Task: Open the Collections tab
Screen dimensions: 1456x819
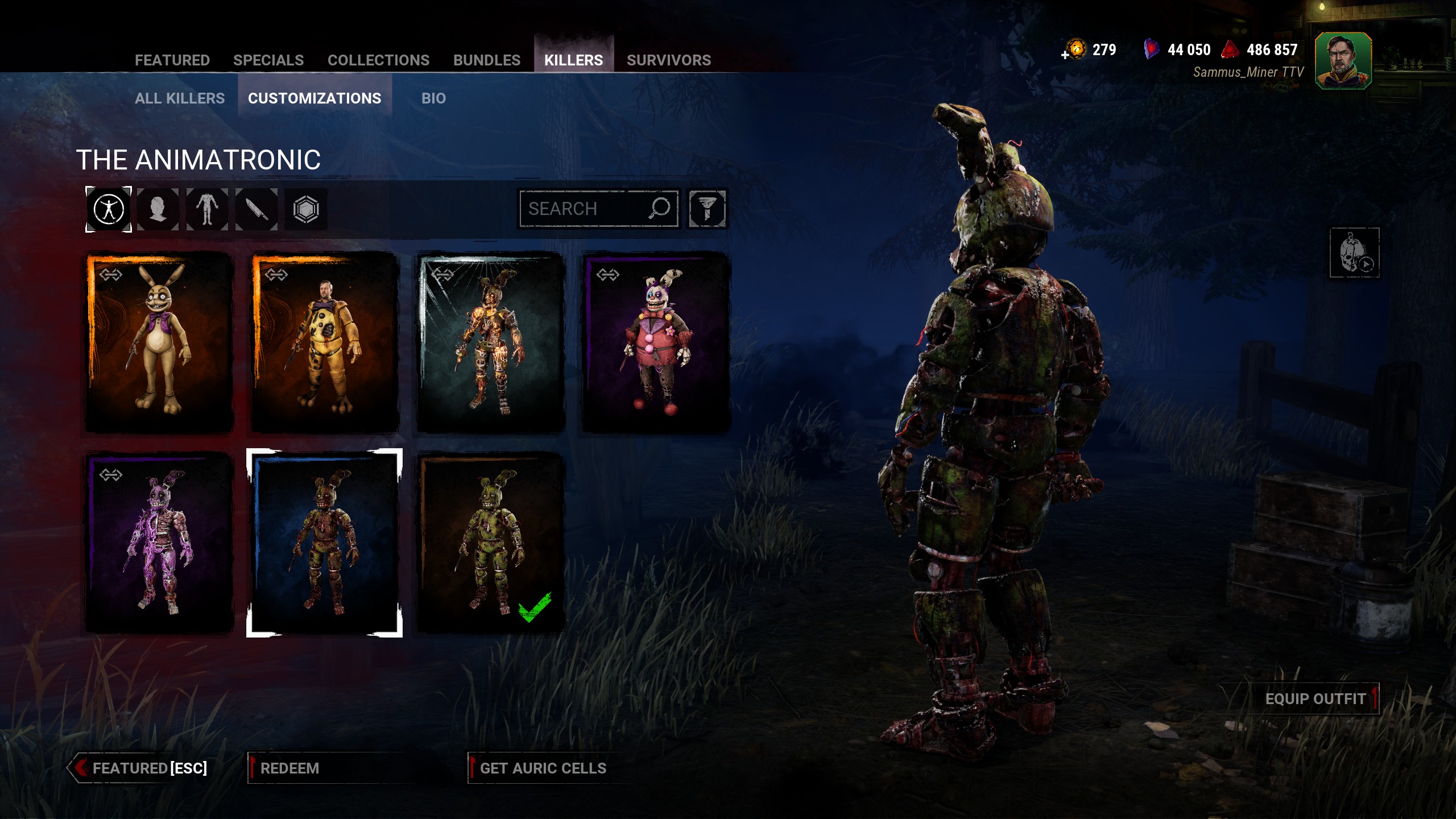Action: 378,60
